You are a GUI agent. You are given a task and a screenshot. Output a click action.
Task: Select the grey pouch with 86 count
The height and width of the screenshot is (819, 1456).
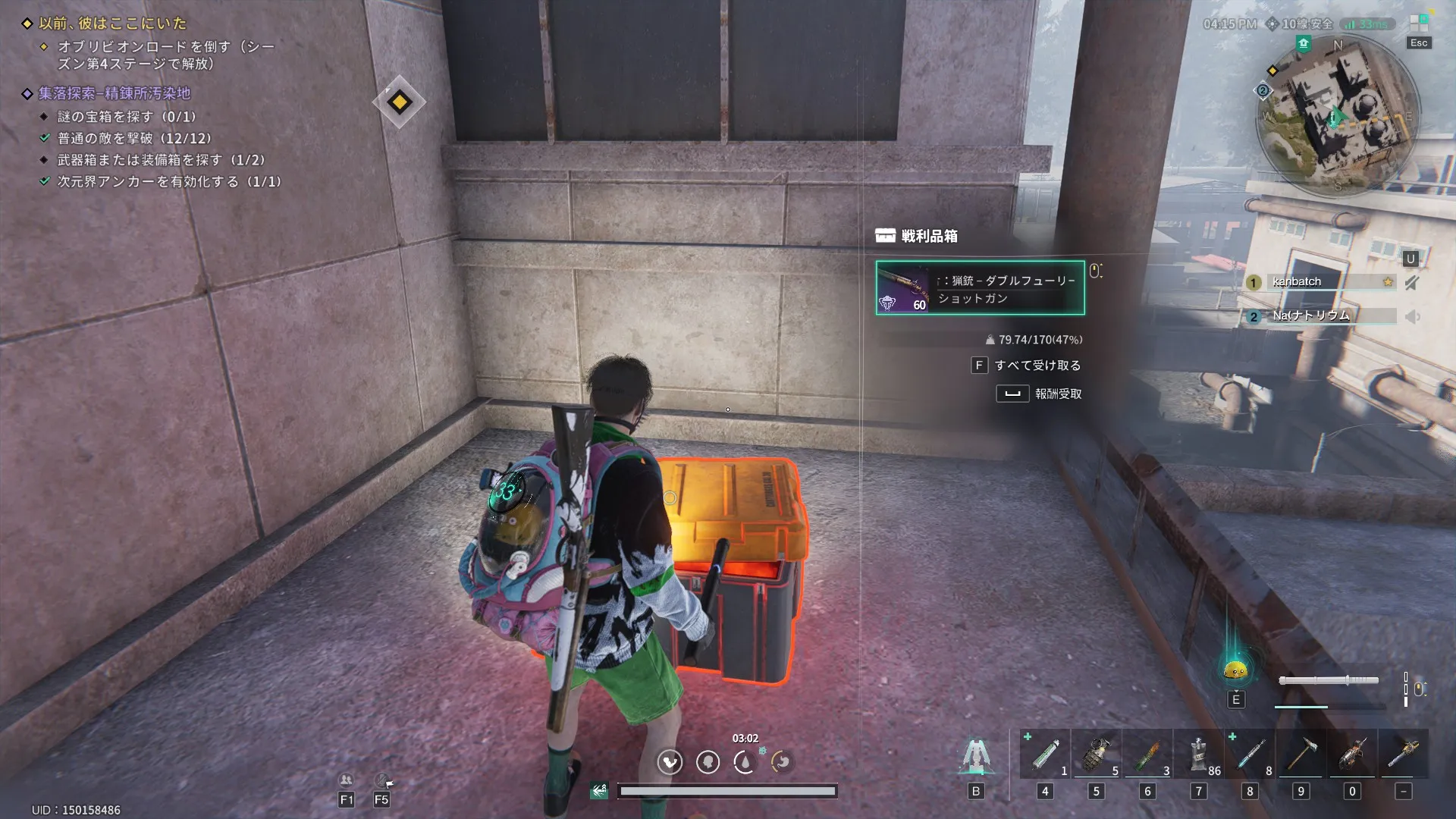1199,755
